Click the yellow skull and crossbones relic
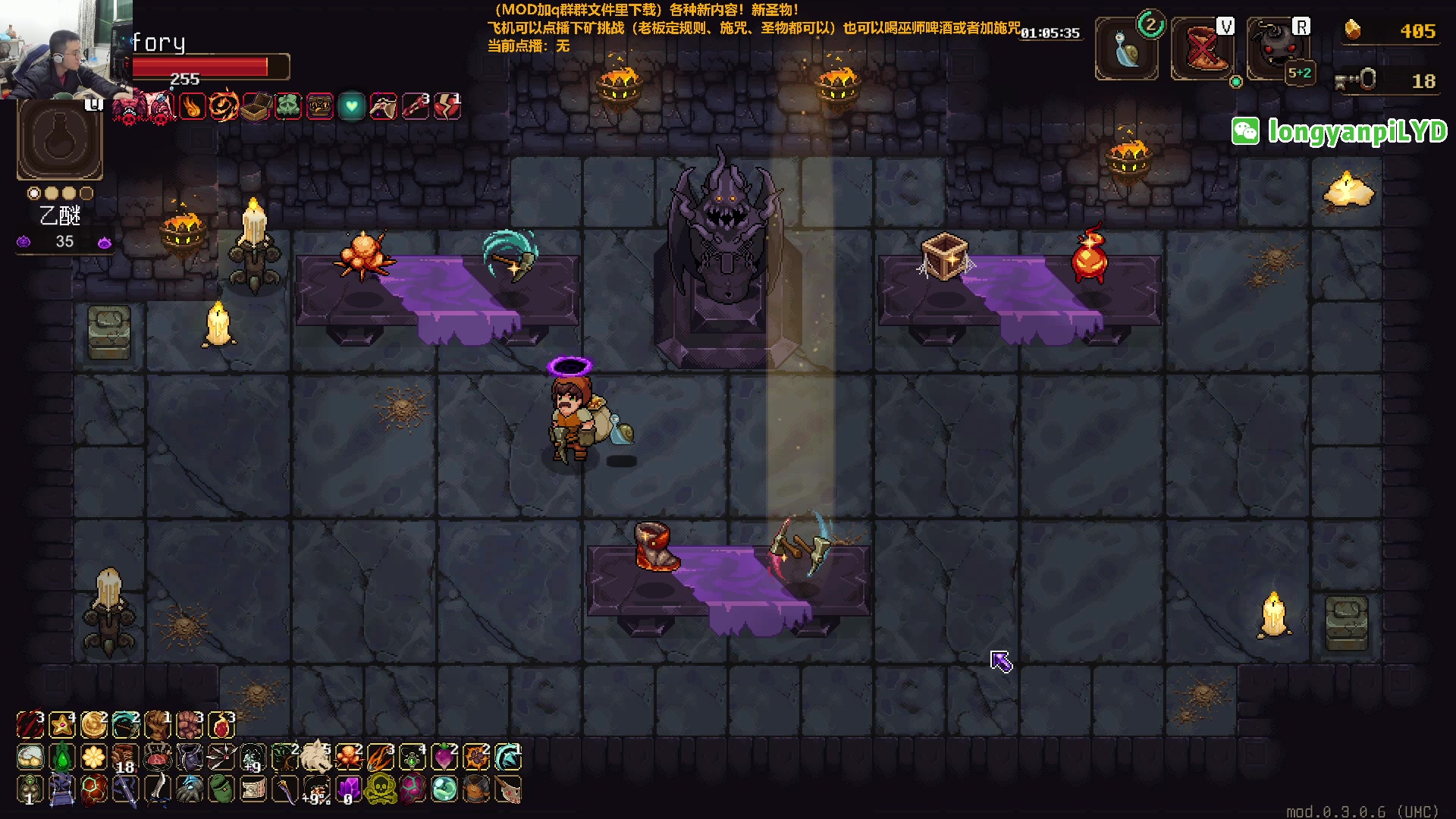1456x819 pixels. click(380, 789)
